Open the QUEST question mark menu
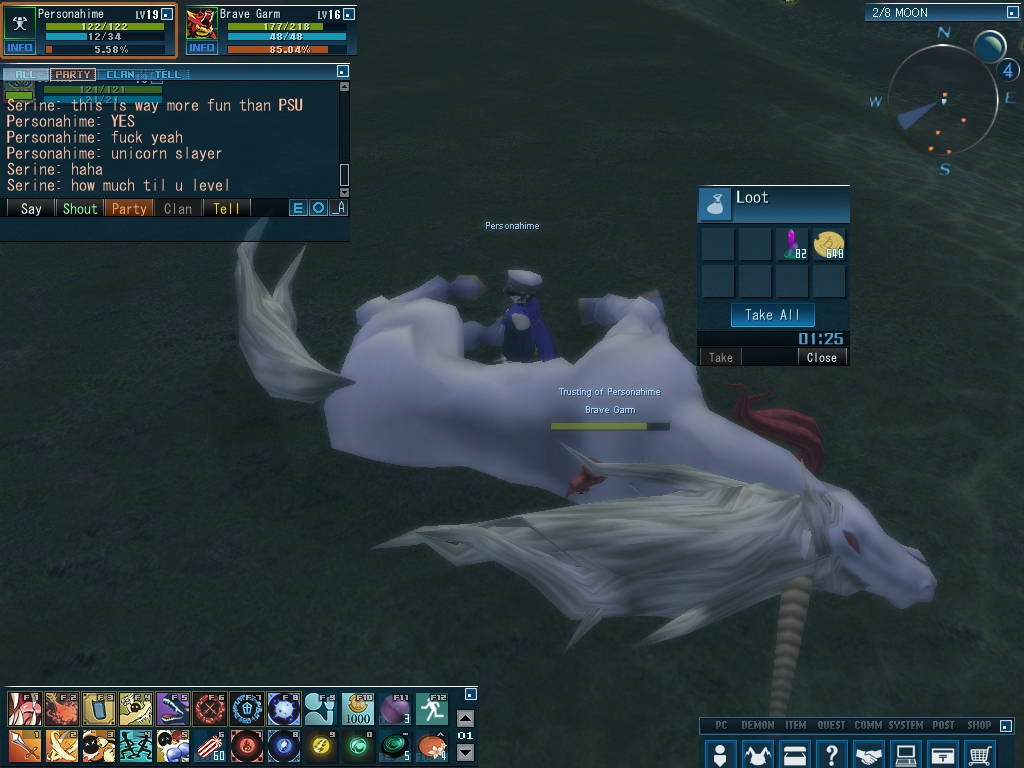The width and height of the screenshot is (1024, 768). 831,754
